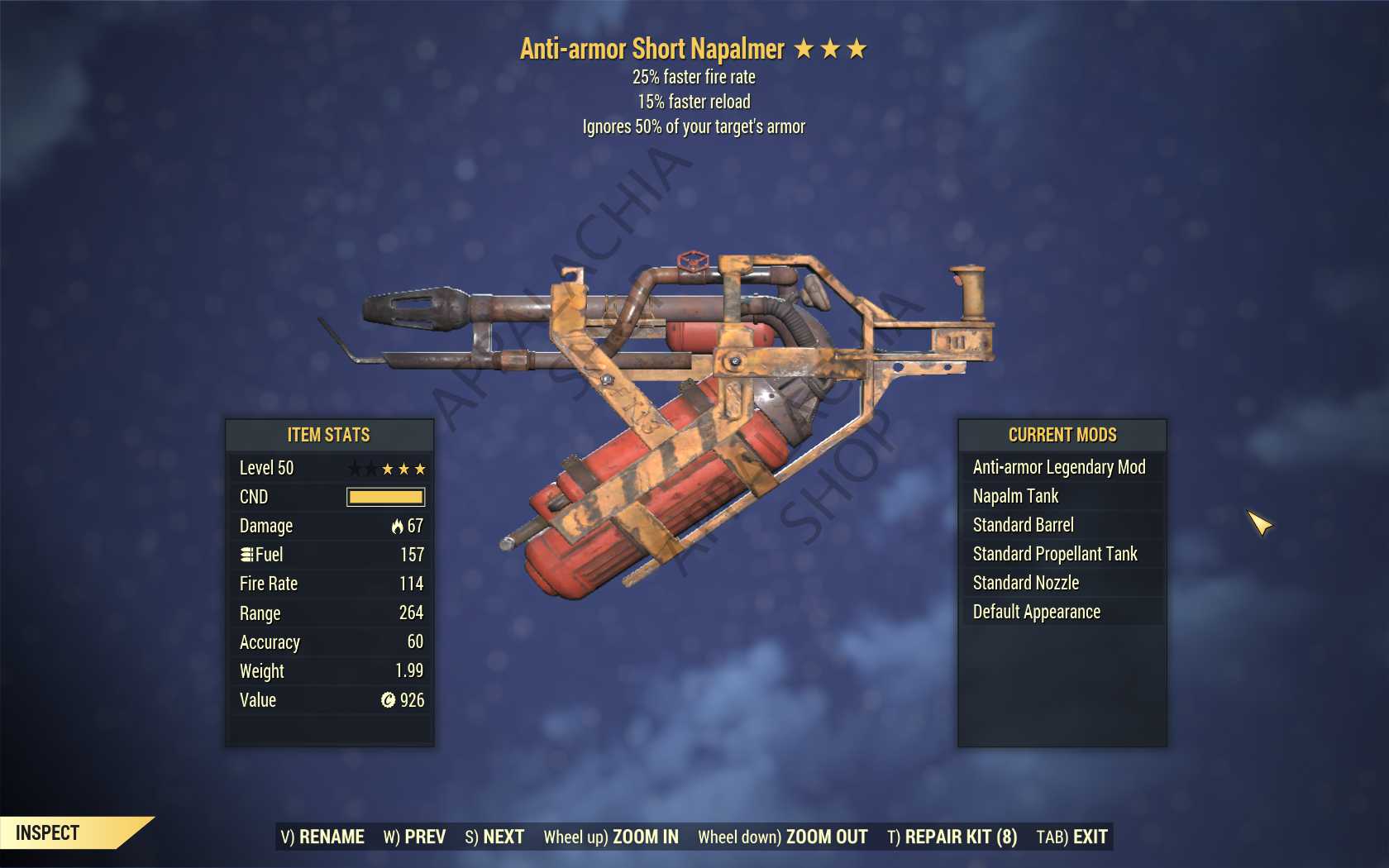Choose the RENAME option in the bottom bar

pos(322,837)
